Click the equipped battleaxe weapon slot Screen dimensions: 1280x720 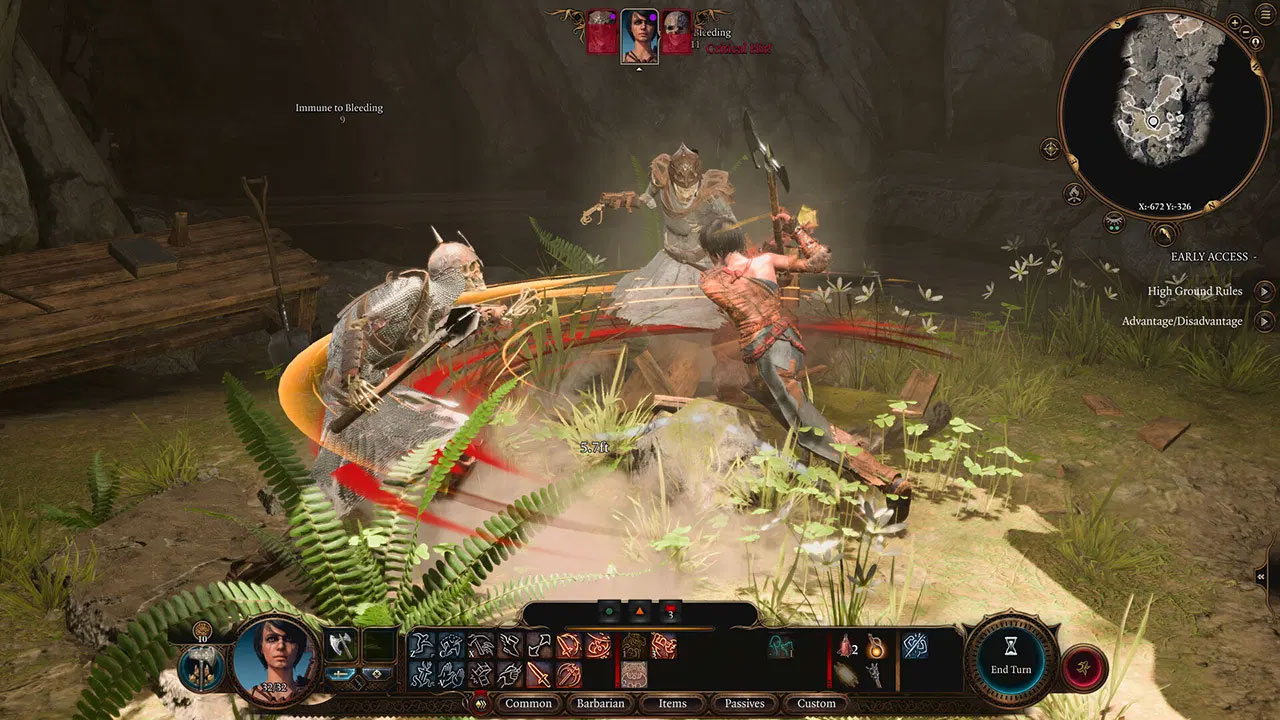coord(340,644)
